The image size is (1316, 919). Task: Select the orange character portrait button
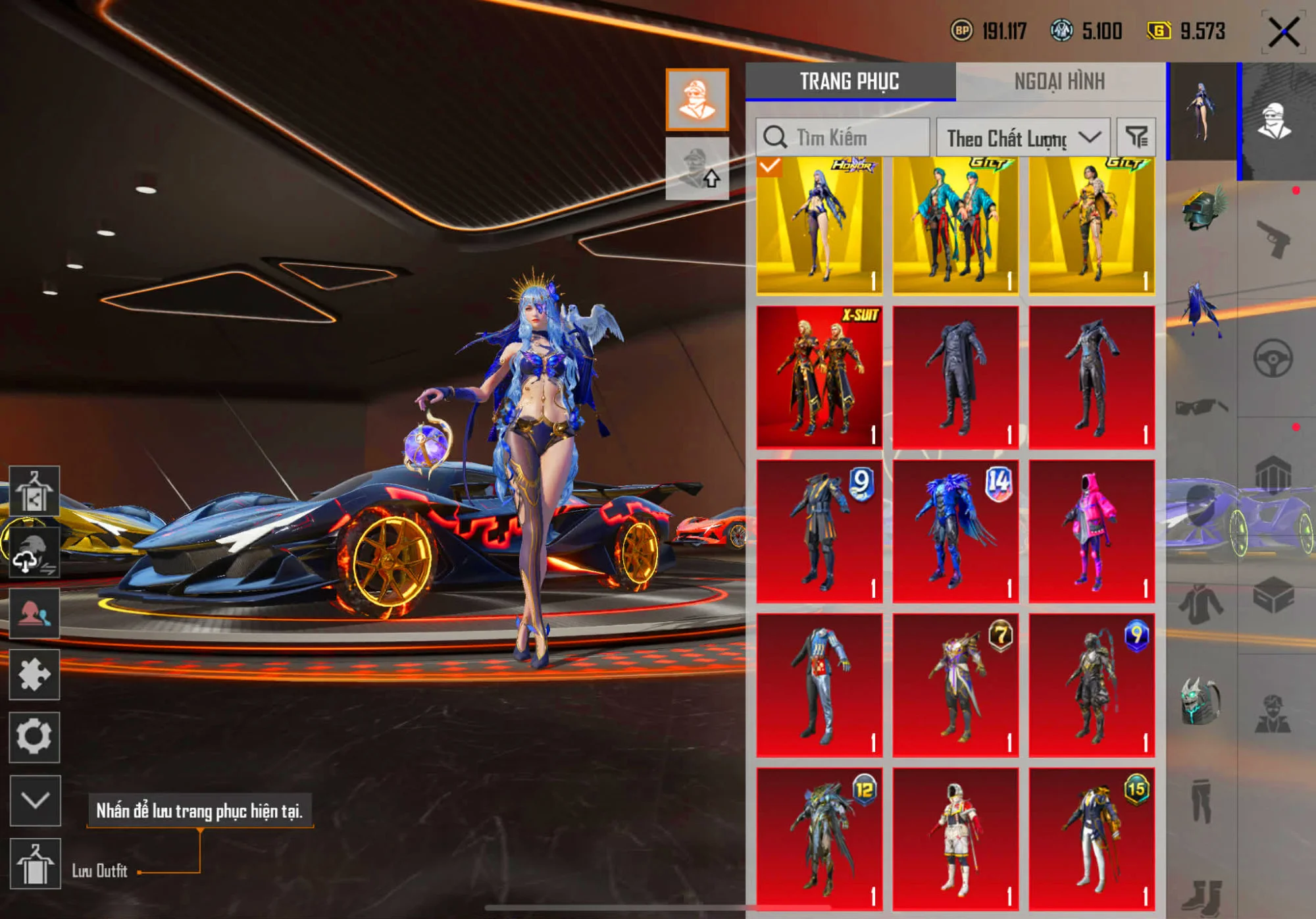697,99
